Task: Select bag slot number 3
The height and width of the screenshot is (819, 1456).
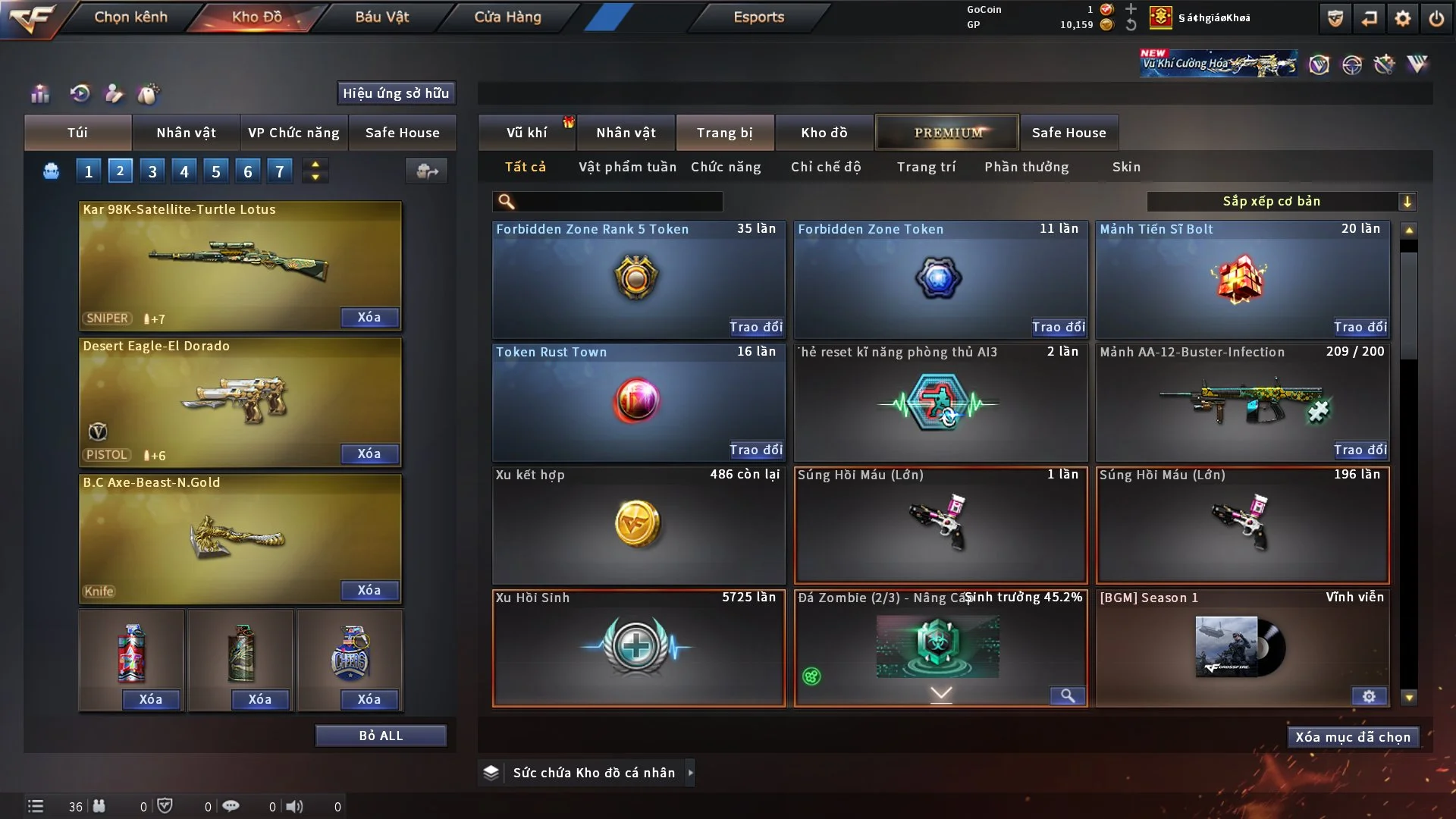Action: (152, 171)
